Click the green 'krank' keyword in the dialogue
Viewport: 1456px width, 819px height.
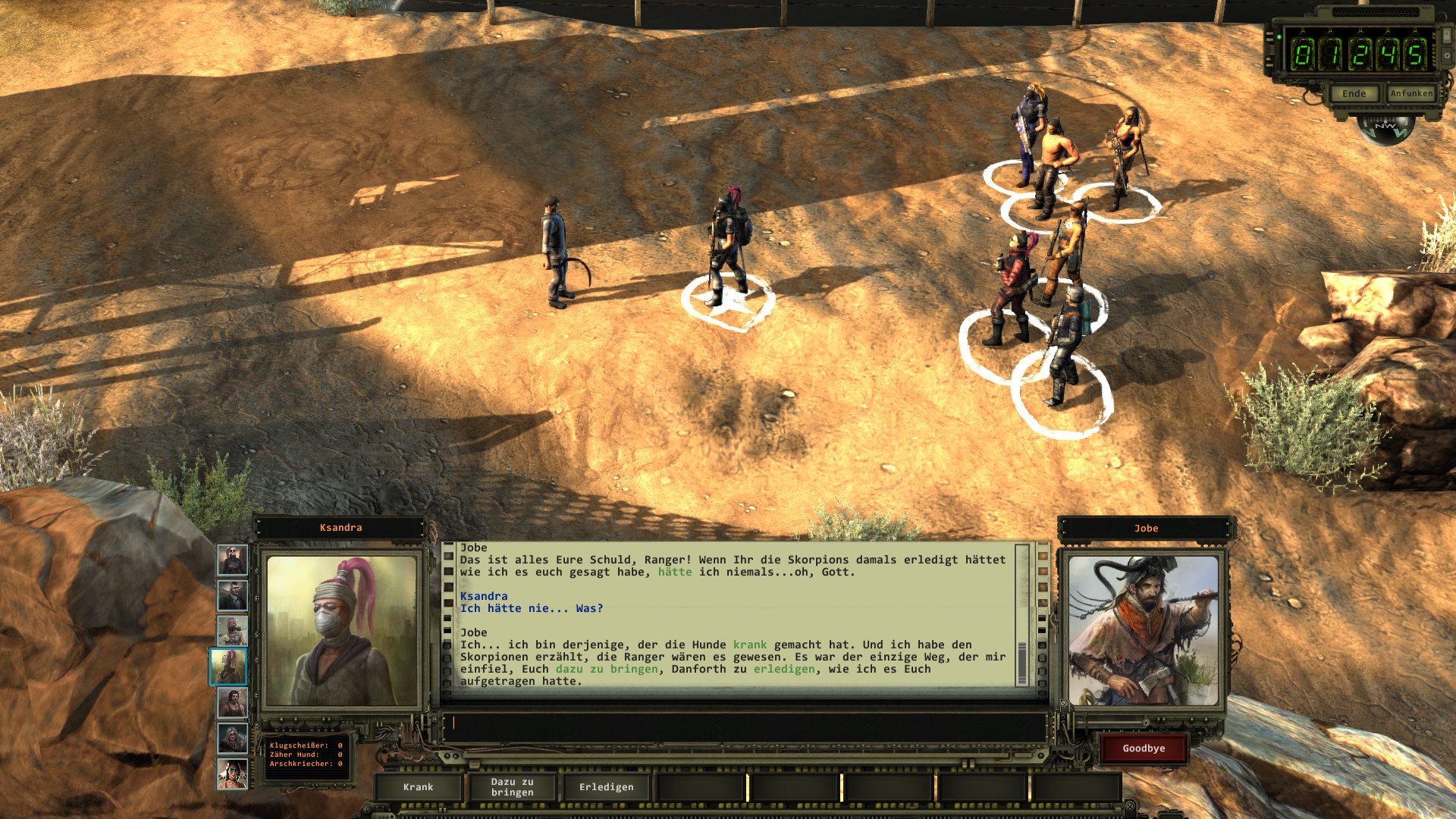[x=750, y=645]
